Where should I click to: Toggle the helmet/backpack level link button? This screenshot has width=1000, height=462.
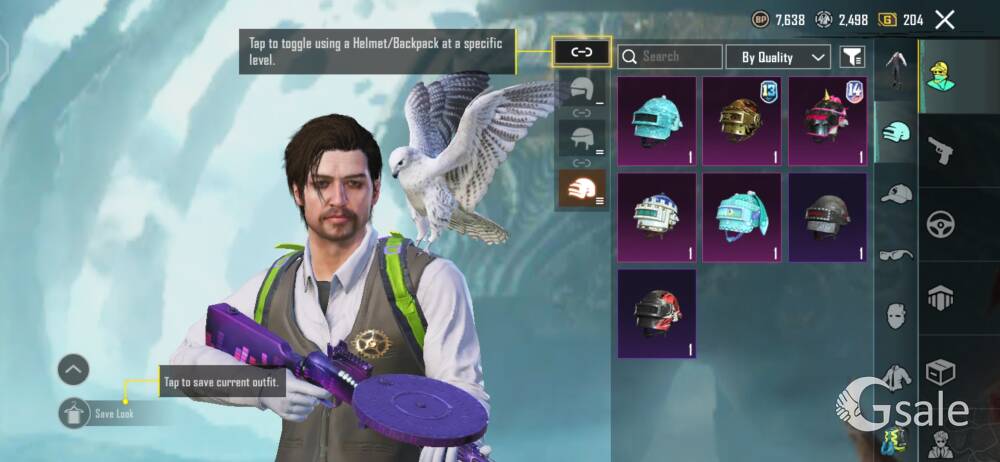tap(581, 52)
